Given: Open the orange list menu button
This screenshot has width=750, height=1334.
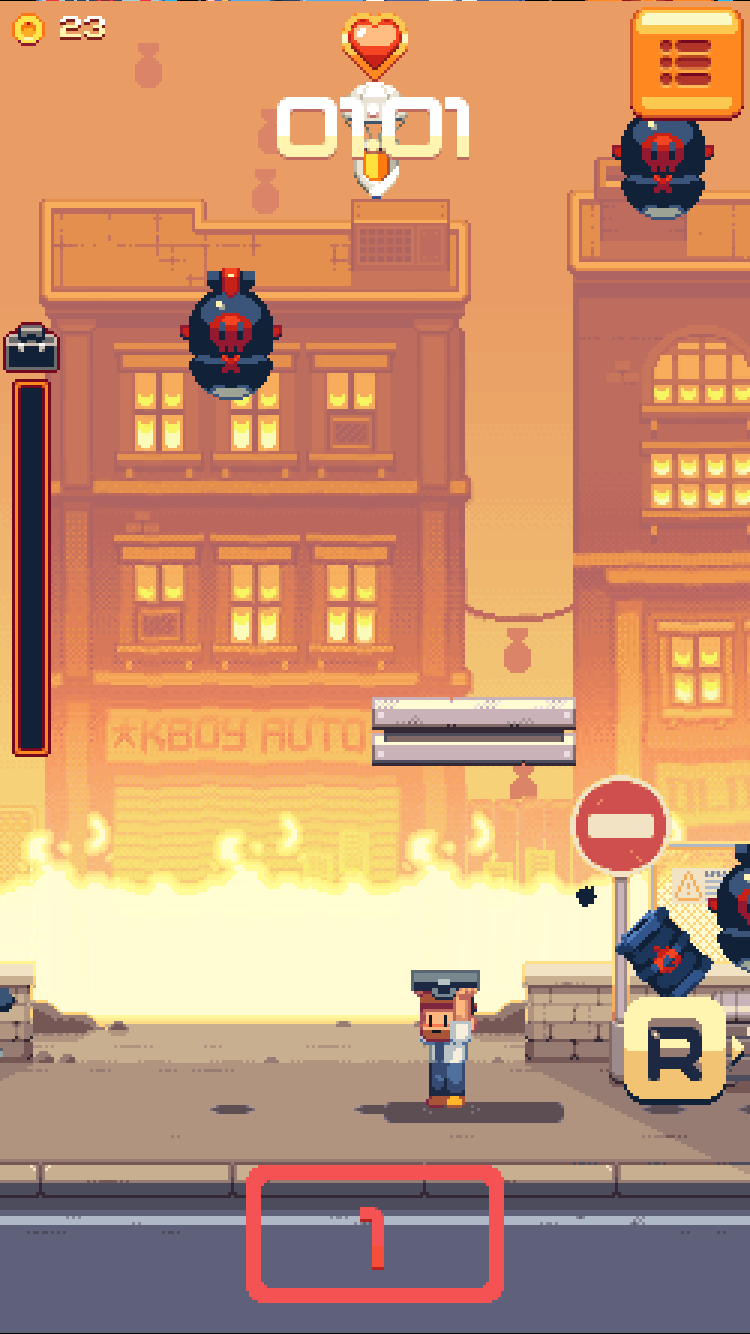Looking at the screenshot, I should 686,62.
